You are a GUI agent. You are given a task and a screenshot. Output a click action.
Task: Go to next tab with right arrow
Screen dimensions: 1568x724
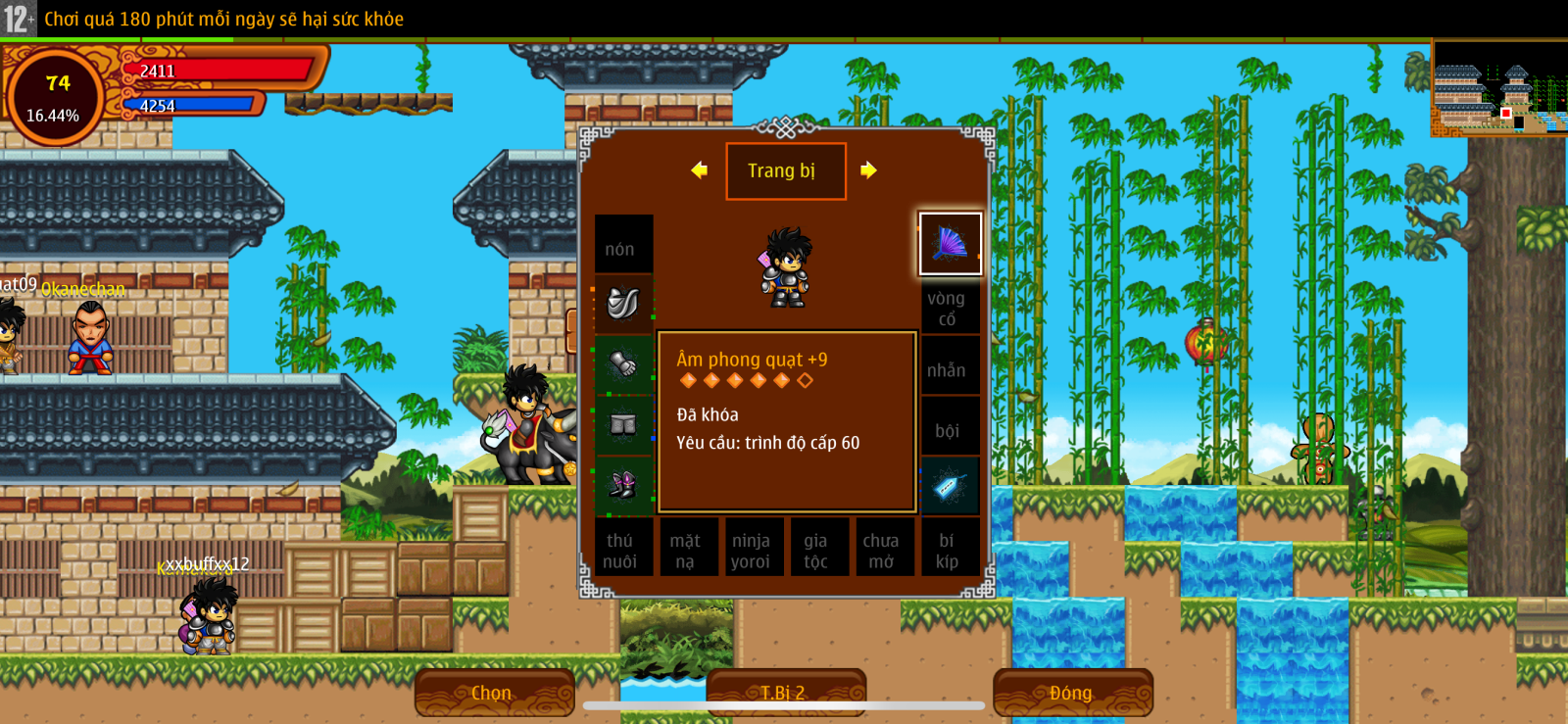(868, 170)
